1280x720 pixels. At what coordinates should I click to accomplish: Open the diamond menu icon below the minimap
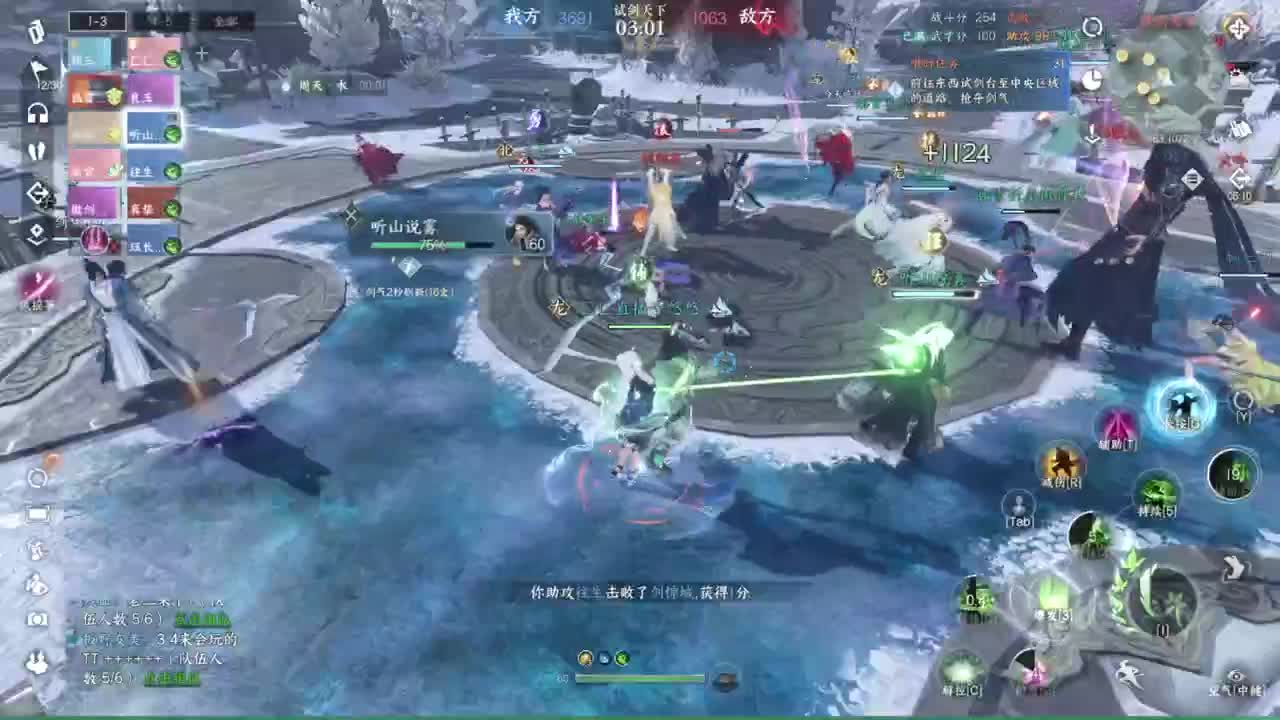[1191, 178]
